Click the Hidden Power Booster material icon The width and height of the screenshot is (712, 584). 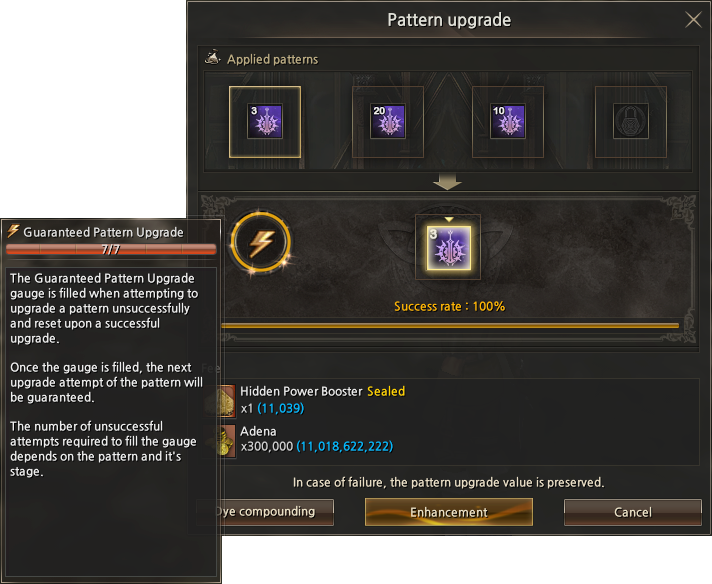[226, 399]
